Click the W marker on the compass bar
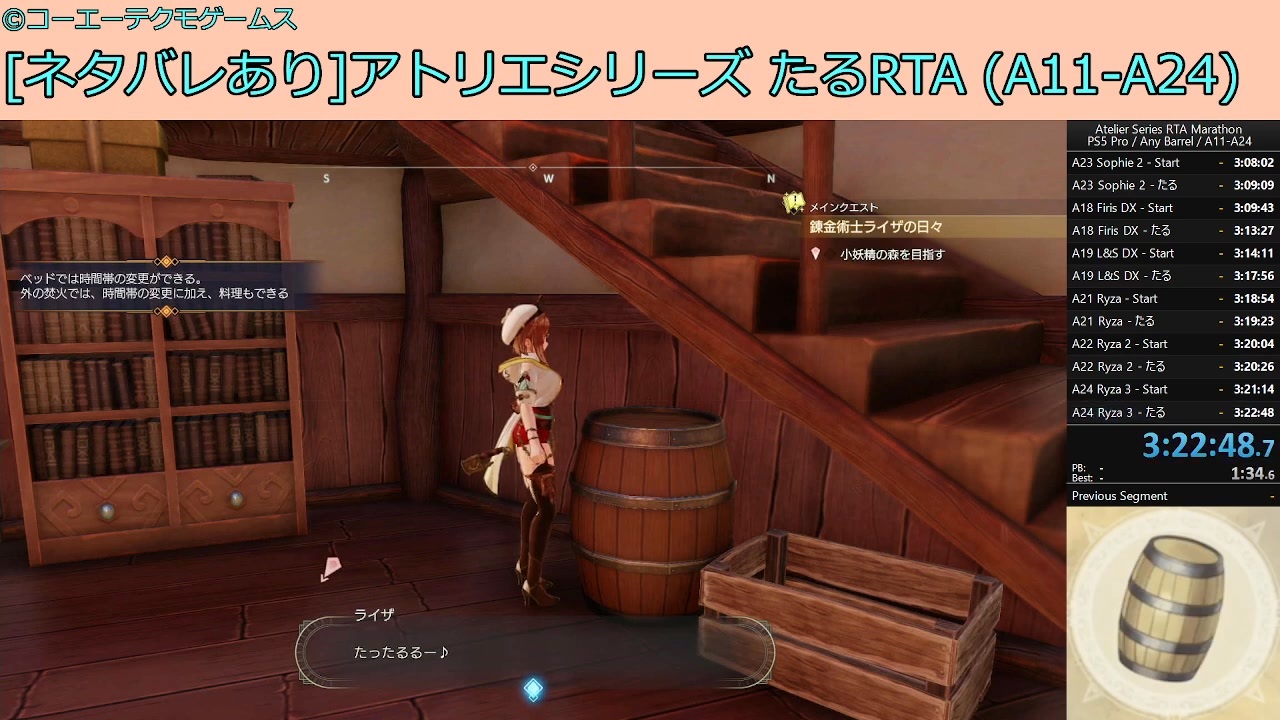 tap(548, 177)
